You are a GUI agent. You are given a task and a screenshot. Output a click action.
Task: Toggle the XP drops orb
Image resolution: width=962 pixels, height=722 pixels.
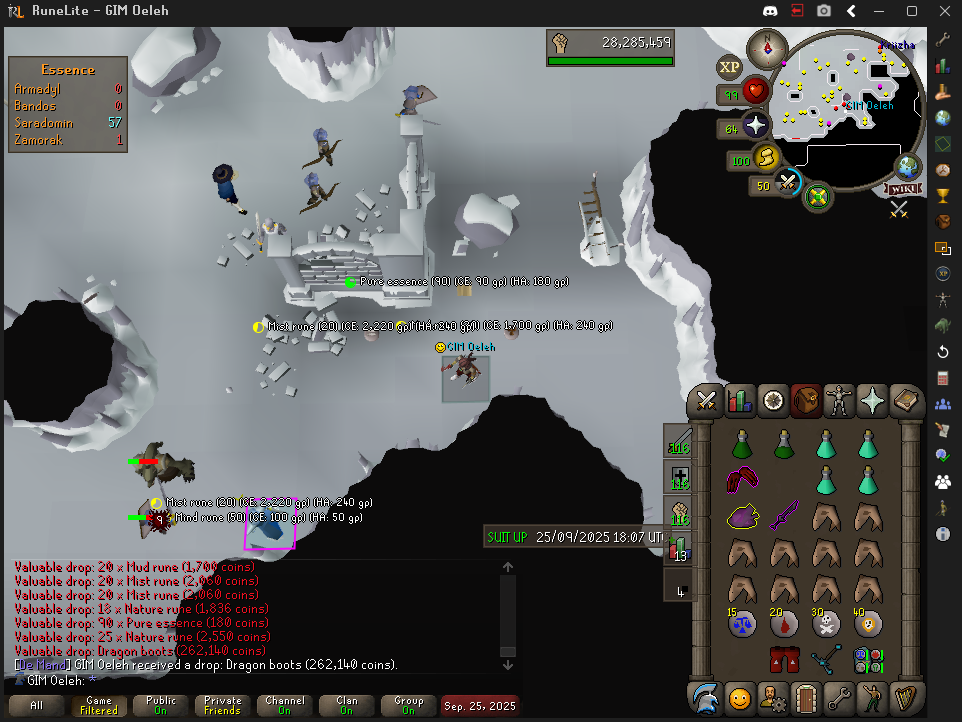[x=729, y=67]
